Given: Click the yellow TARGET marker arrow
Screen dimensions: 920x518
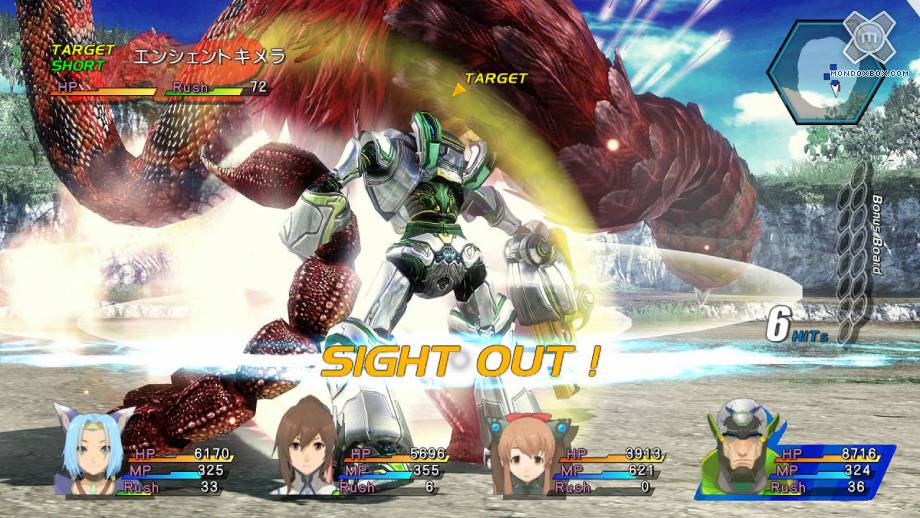Looking at the screenshot, I should coord(459,90).
